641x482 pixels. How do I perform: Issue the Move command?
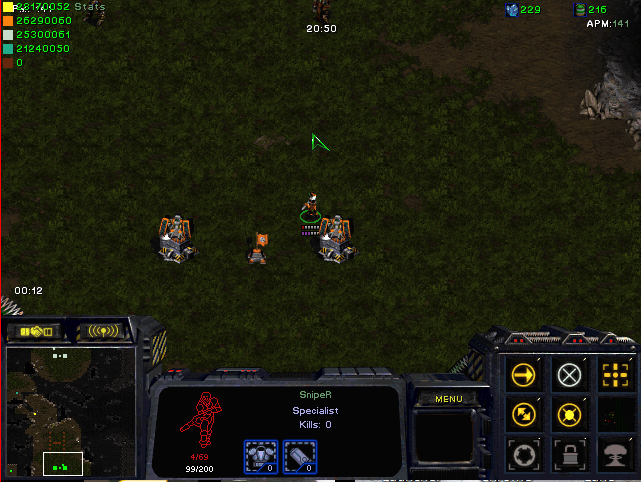(523, 375)
